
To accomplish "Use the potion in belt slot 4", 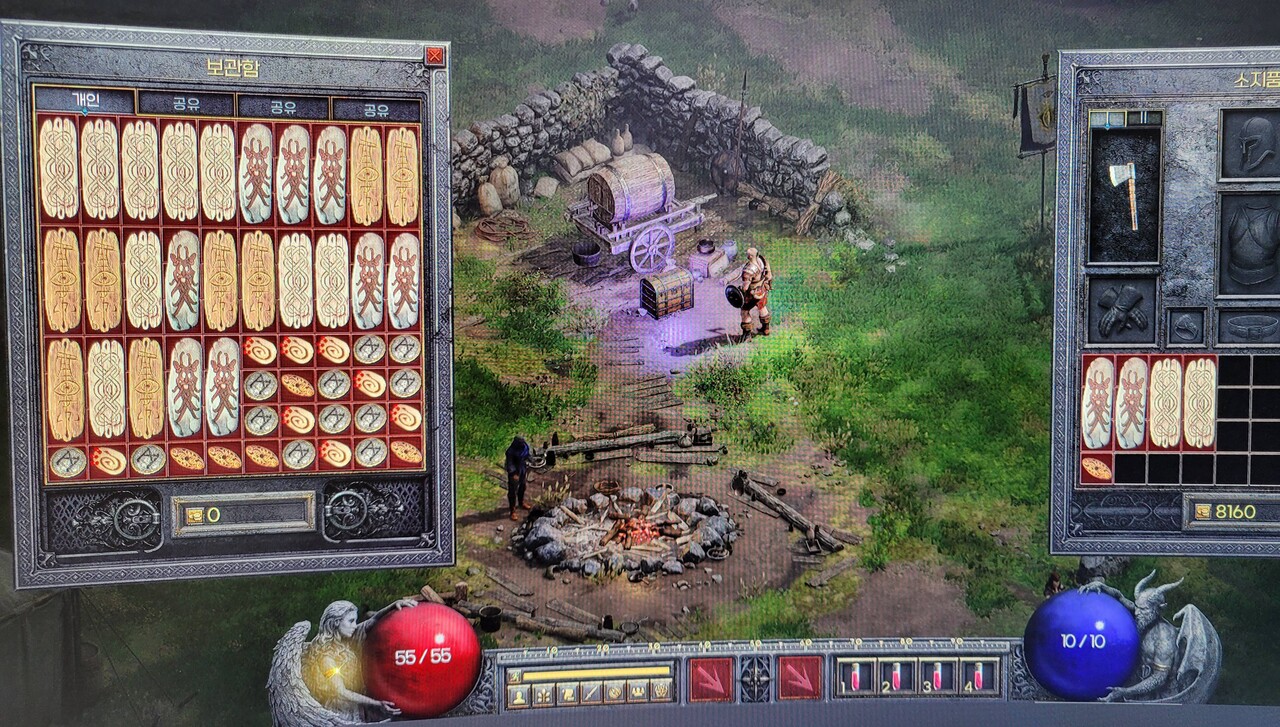I will tap(980, 675).
